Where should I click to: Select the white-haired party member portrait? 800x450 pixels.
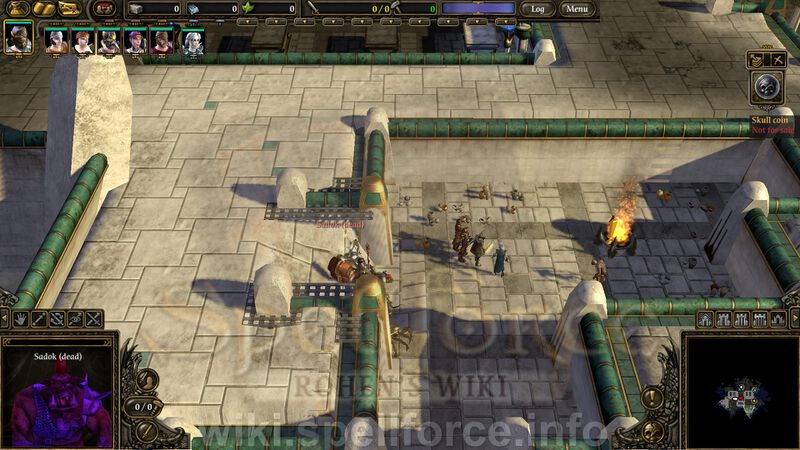click(x=191, y=41)
